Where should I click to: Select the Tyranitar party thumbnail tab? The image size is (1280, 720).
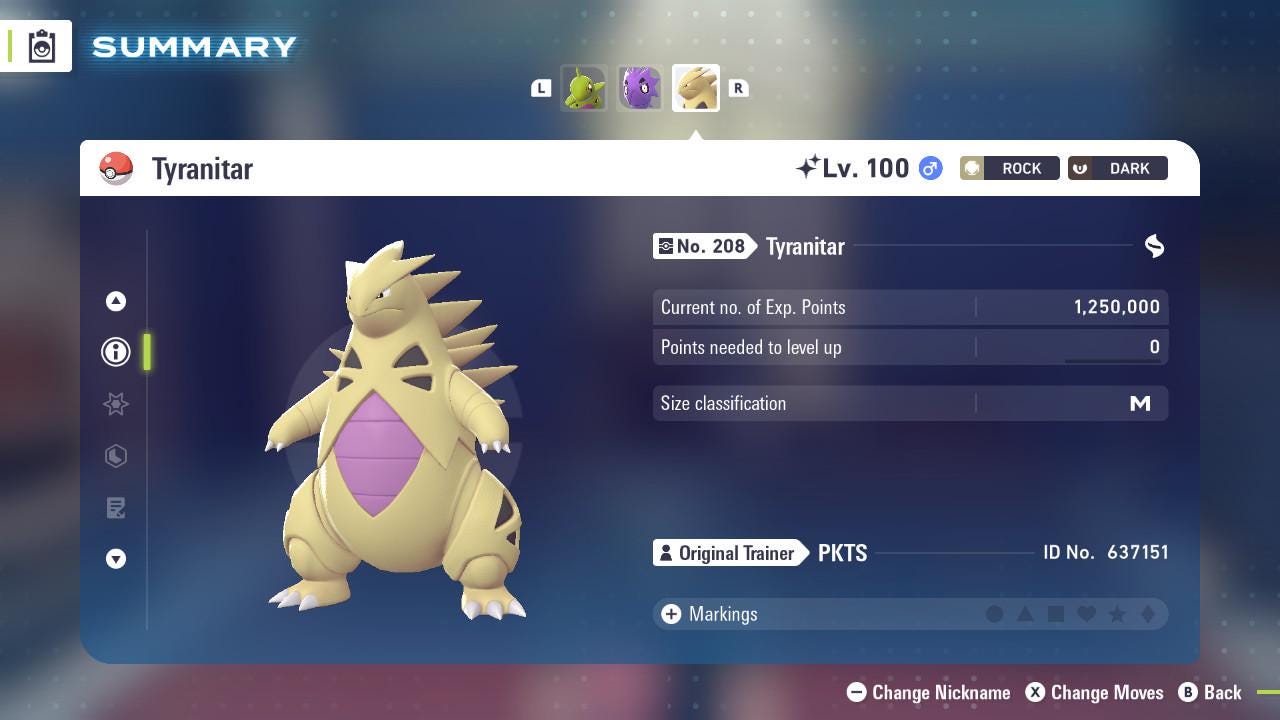click(695, 88)
